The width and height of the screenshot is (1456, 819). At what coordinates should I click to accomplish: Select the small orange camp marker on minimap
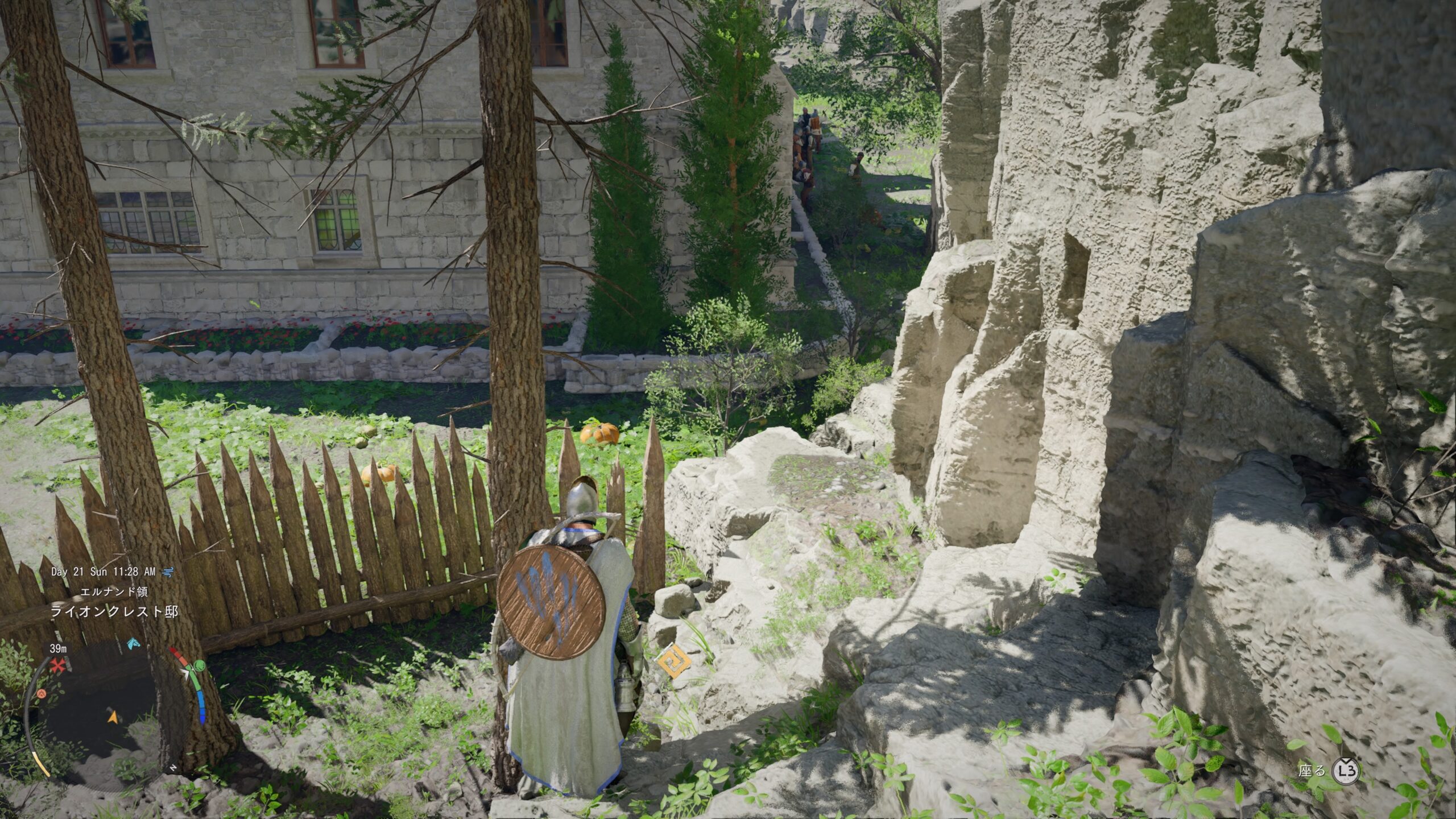(x=42, y=693)
